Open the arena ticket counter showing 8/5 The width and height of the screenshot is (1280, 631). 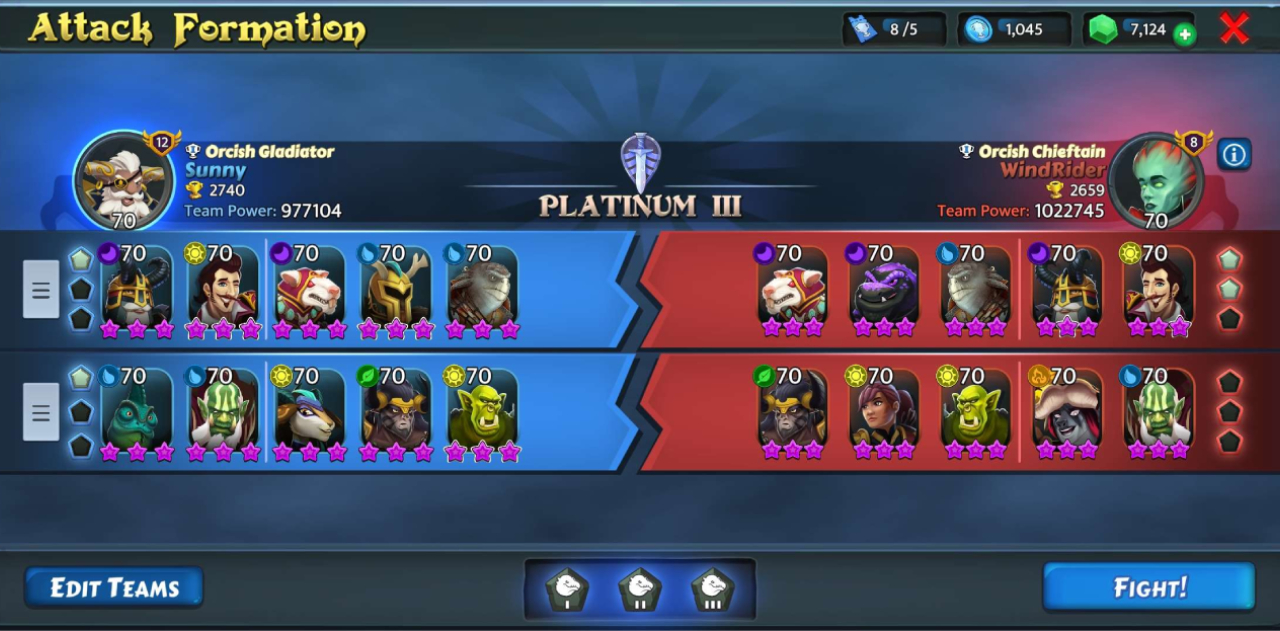[895, 30]
